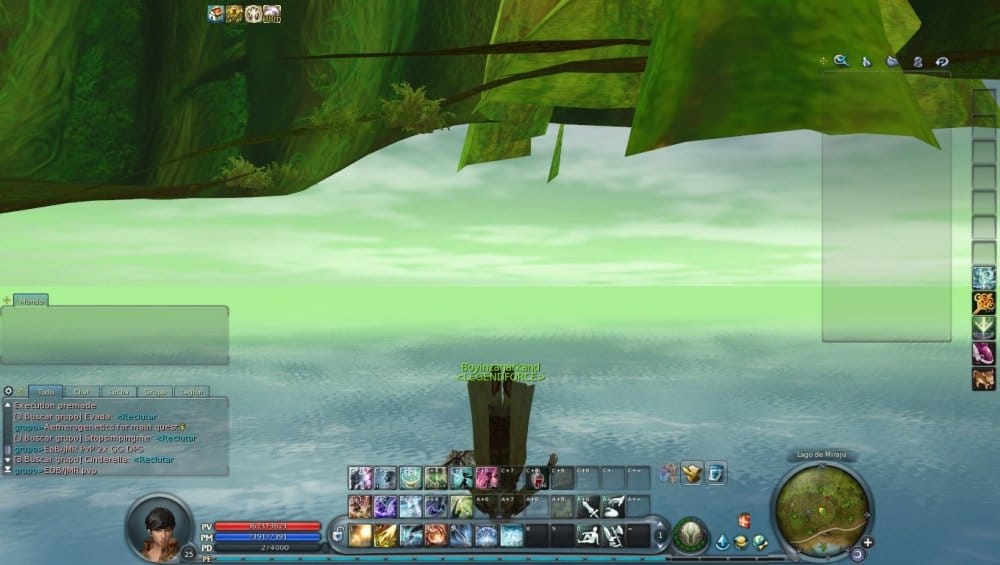This screenshot has width=1000, height=565.
Task: Zoom in with the minimap plus button
Action: (866, 542)
